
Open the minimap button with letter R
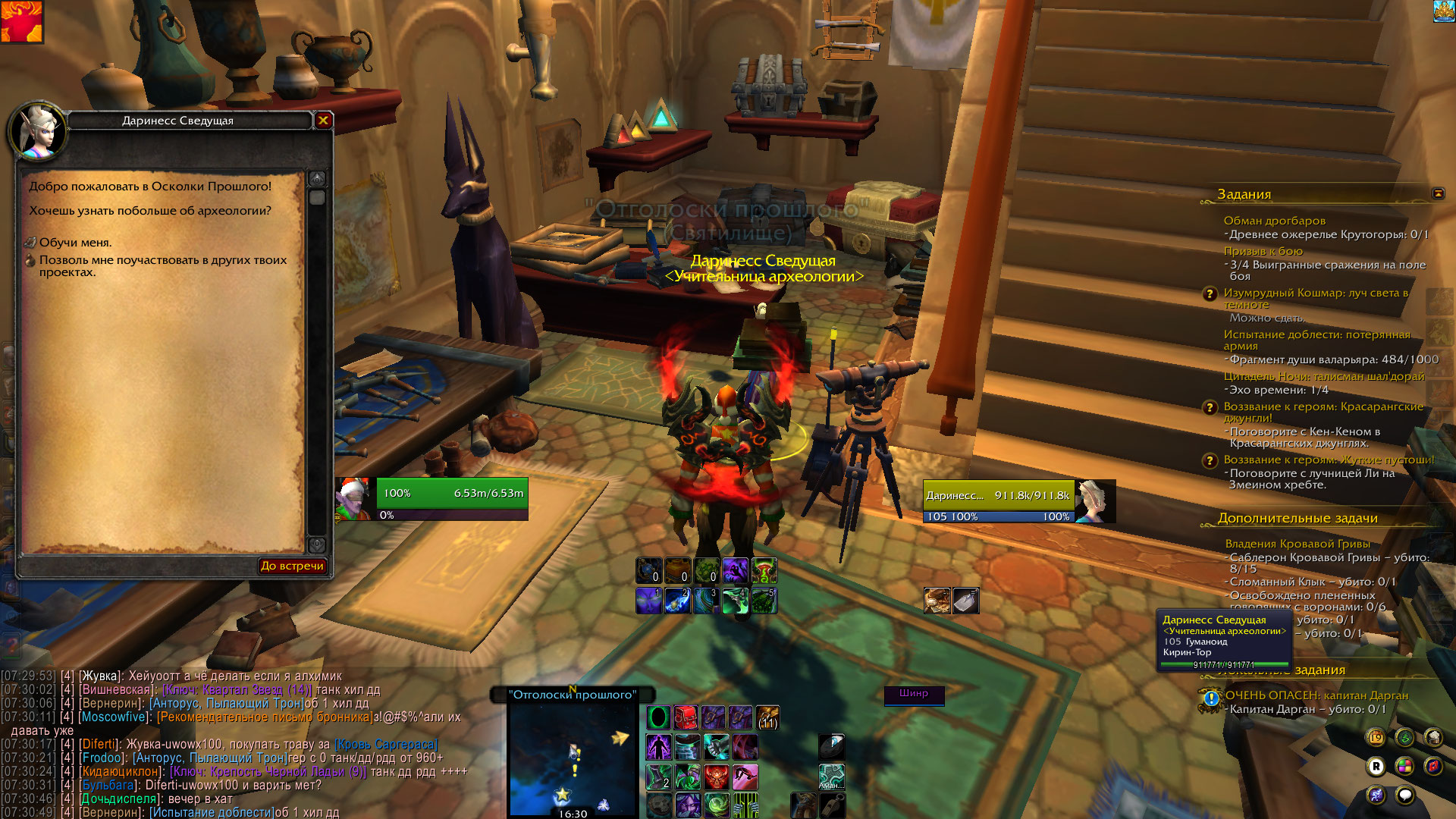[1376, 767]
